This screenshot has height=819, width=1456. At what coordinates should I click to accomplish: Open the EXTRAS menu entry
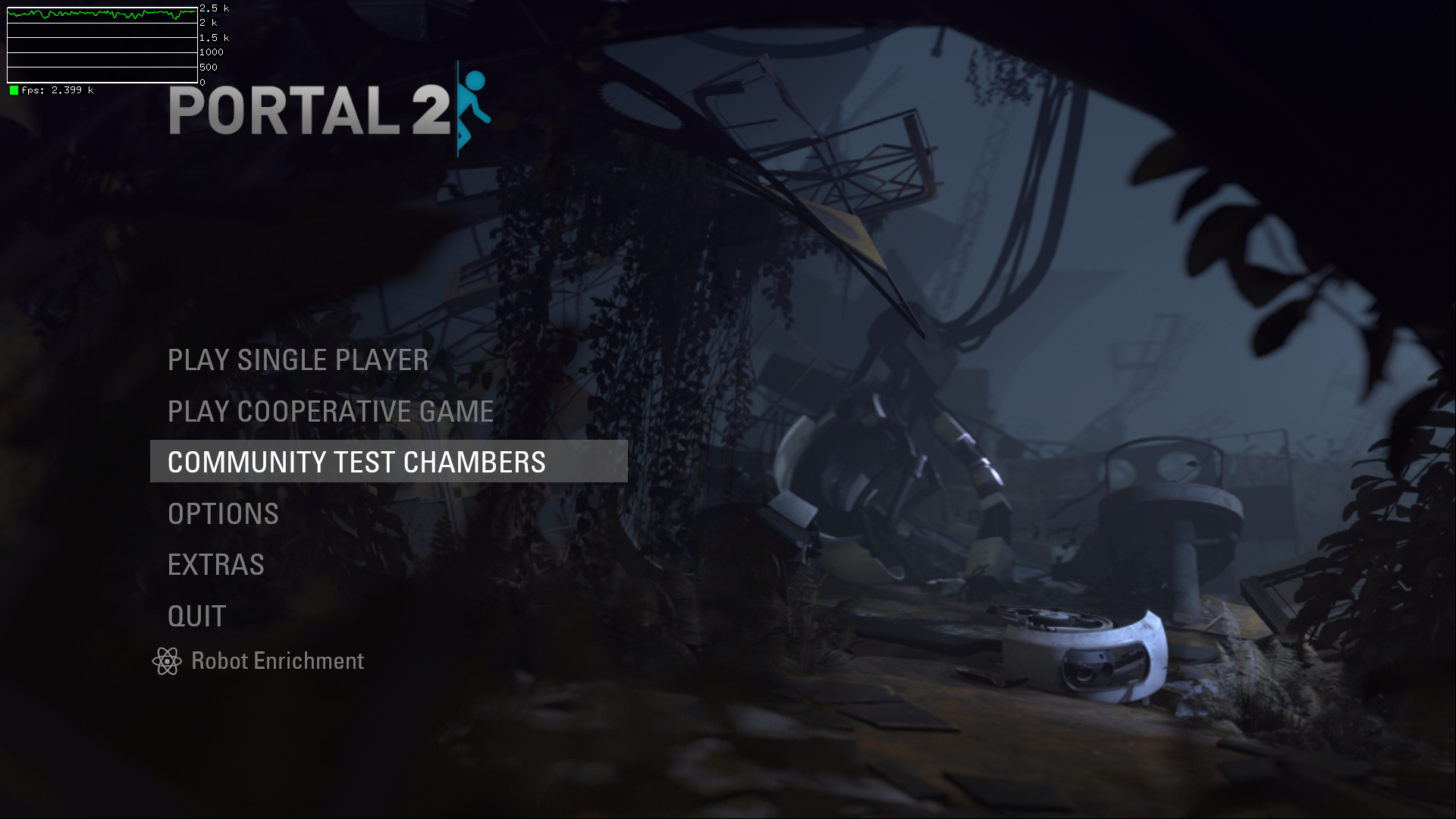(x=216, y=564)
